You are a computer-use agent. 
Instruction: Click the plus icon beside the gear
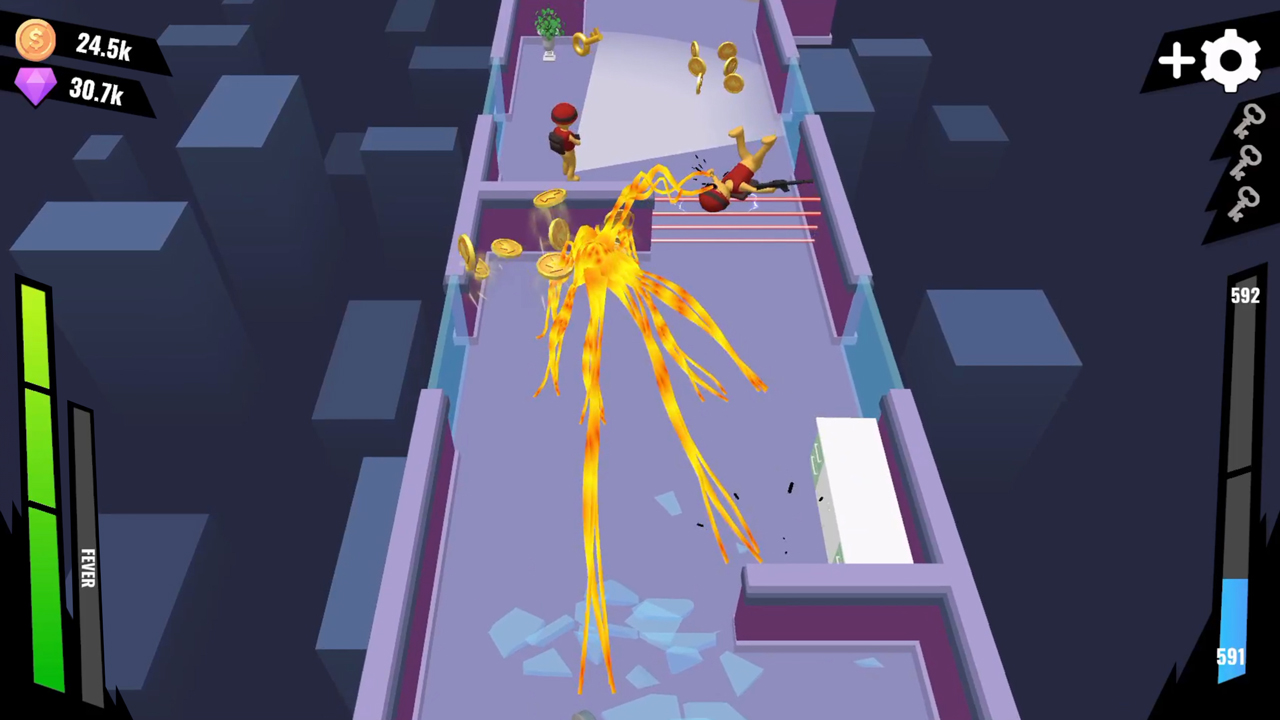1176,62
